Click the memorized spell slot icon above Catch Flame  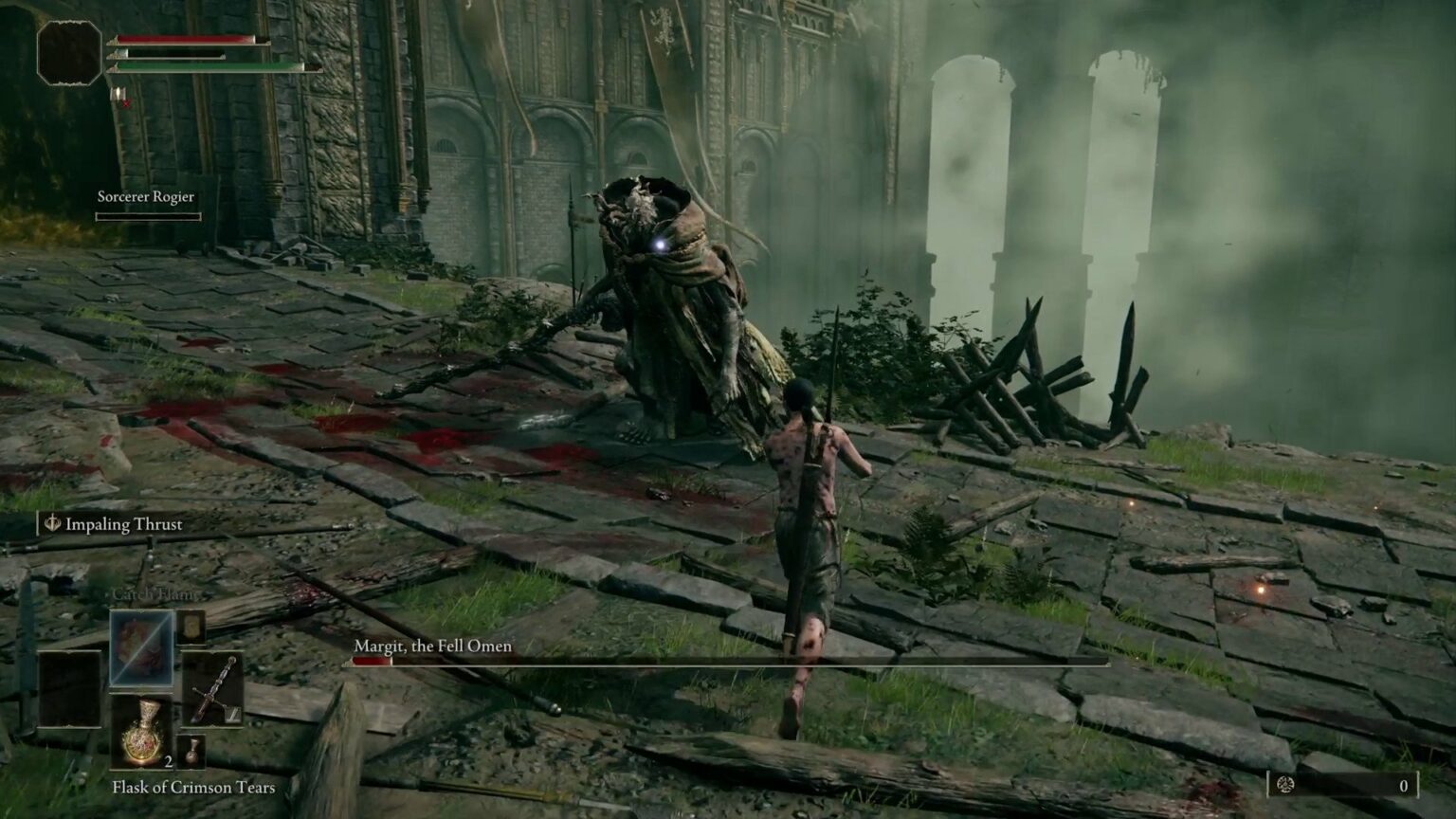pyautogui.click(x=190, y=629)
